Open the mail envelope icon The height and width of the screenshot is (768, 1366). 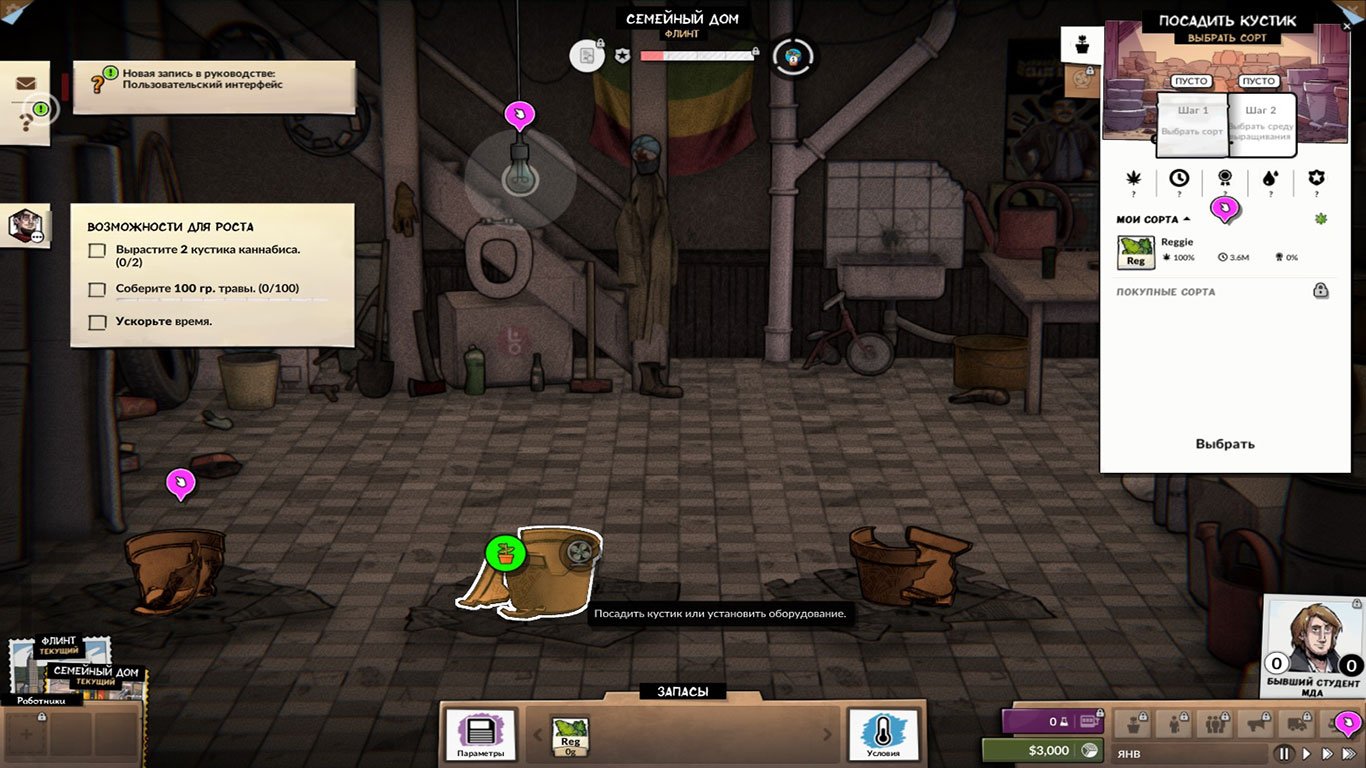click(x=26, y=84)
